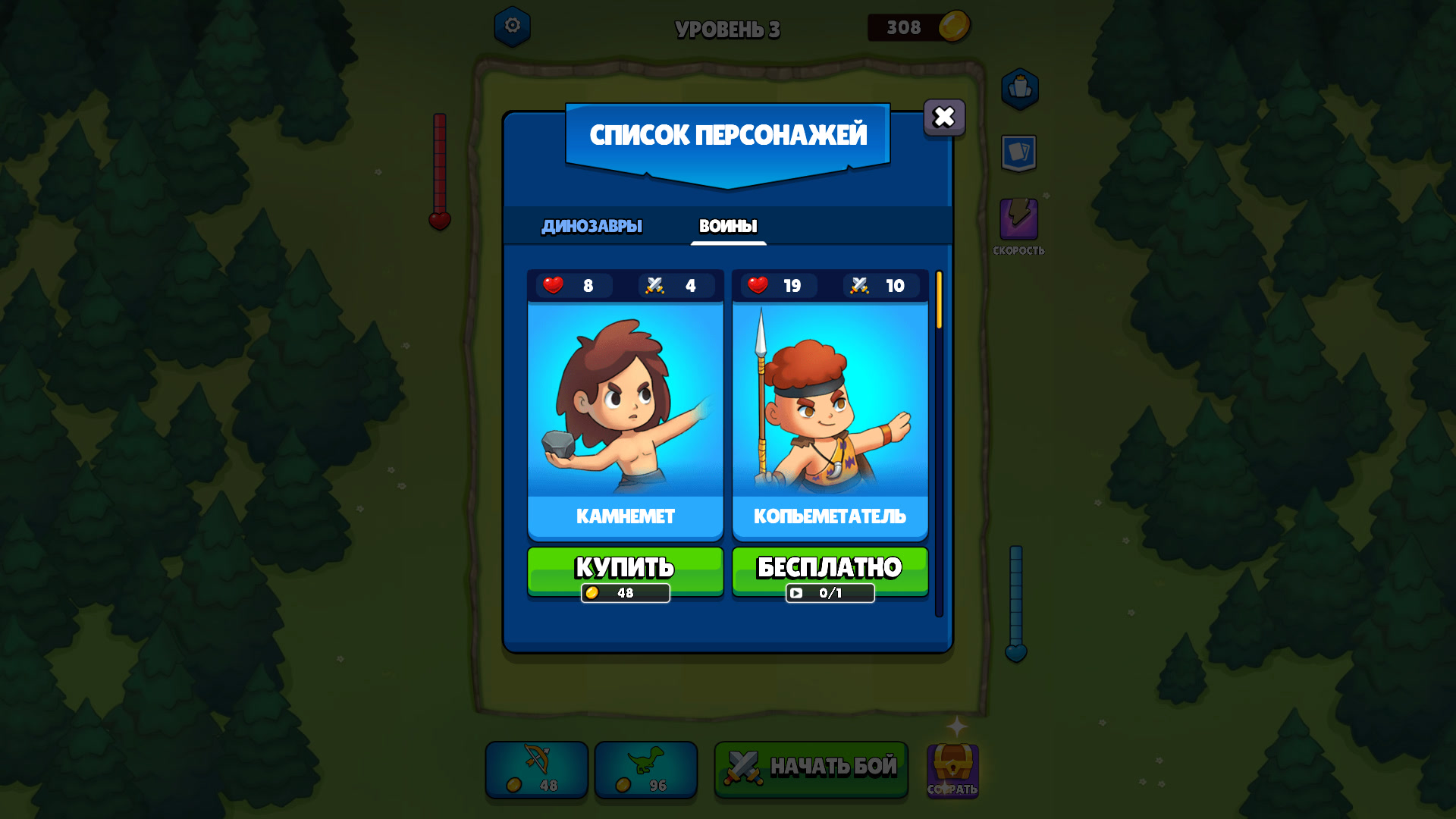Claim Копьеметатель via БЕСПЛАТНО button

pyautogui.click(x=830, y=566)
